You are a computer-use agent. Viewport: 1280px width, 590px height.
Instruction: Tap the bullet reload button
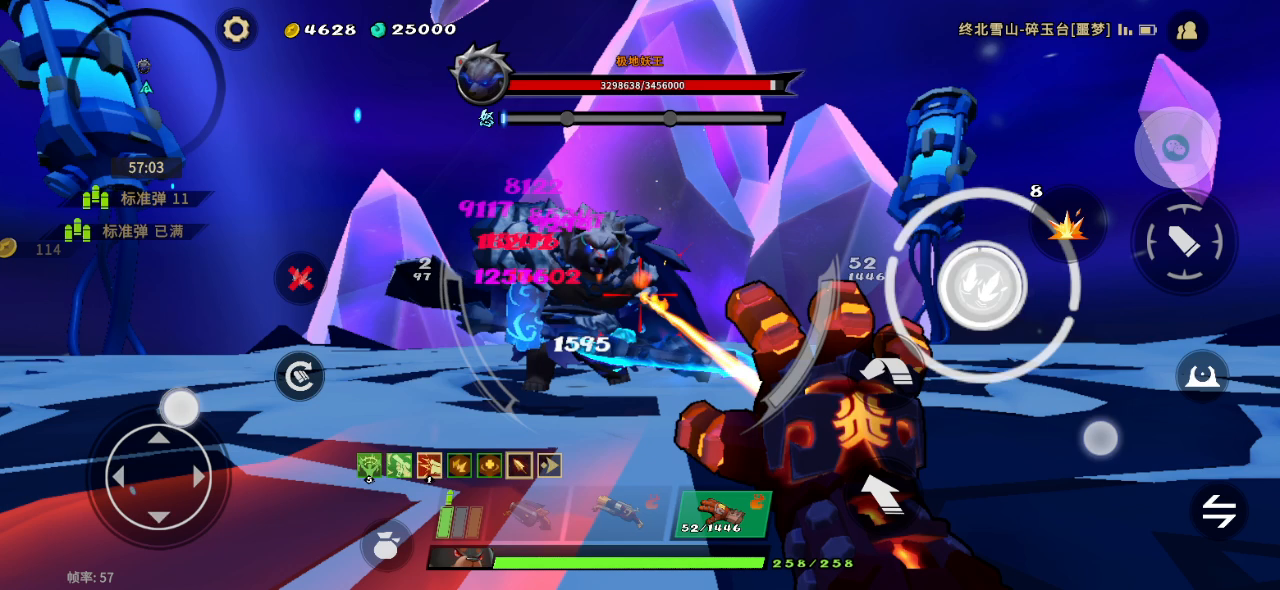tap(1184, 241)
